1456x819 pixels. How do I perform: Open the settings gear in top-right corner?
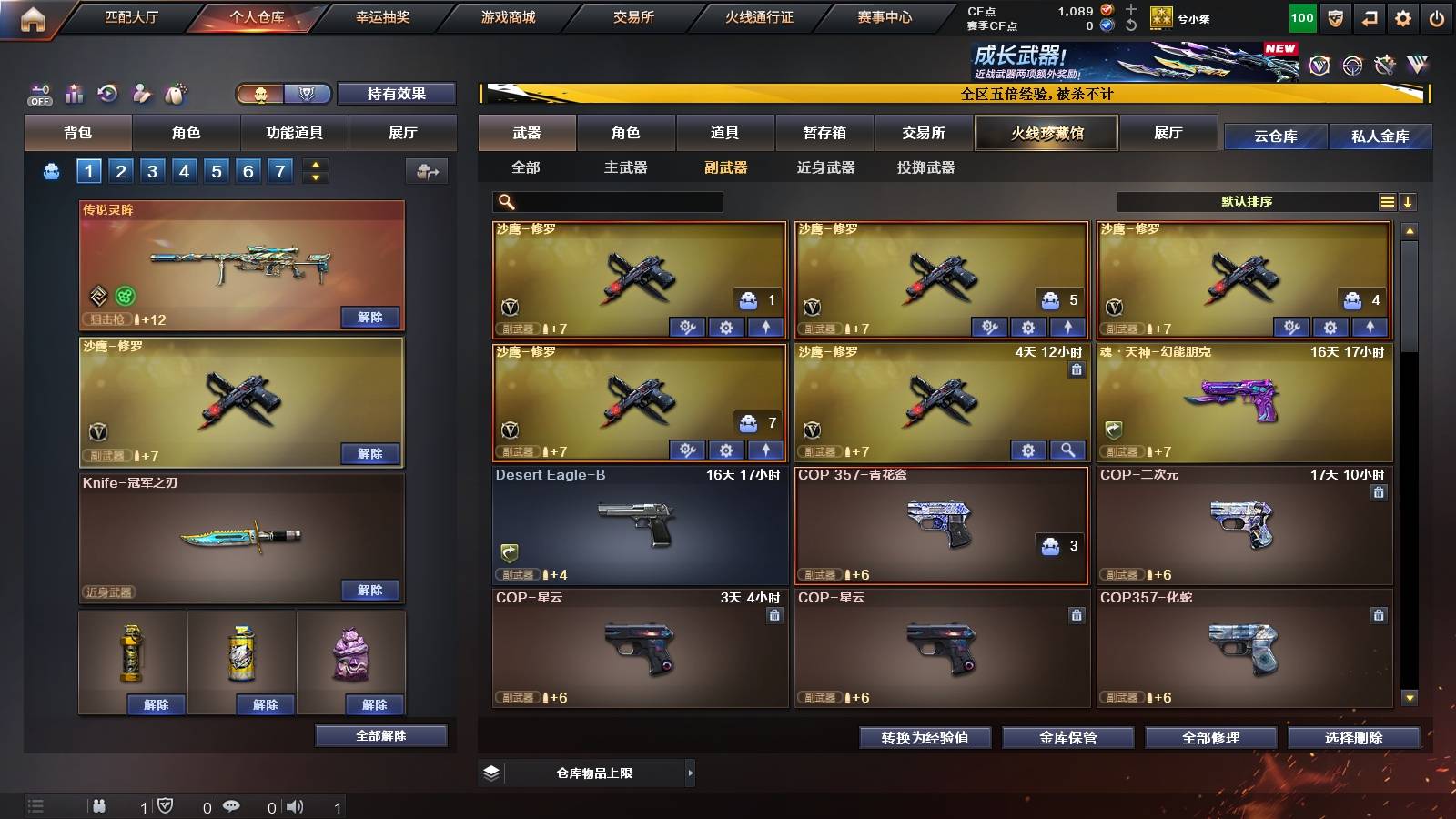1404,15
